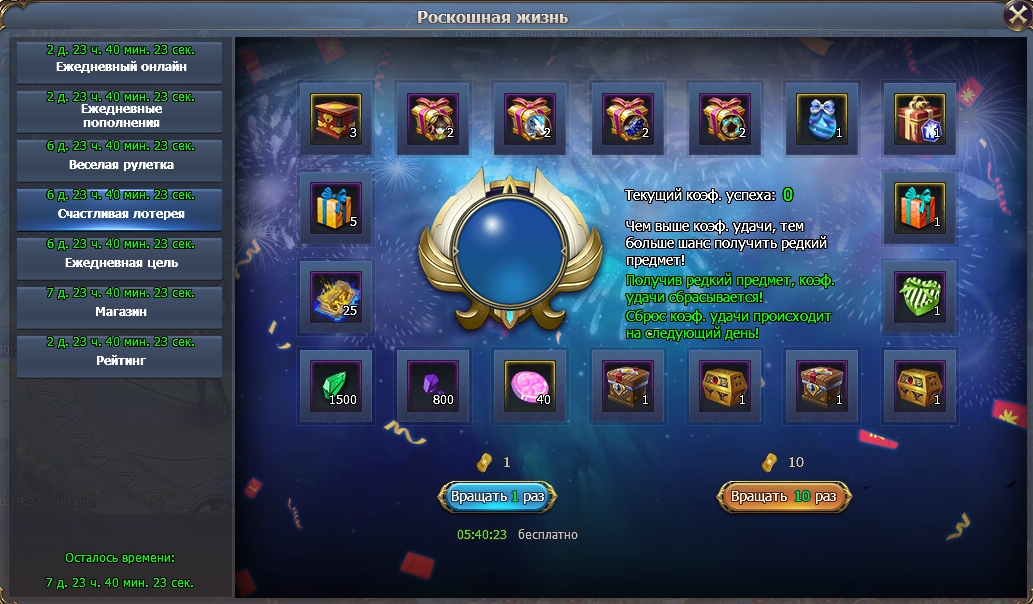Viewport: 1033px width, 604px height.
Task: Close the Роскошная жизнь window
Action: click(x=1016, y=16)
